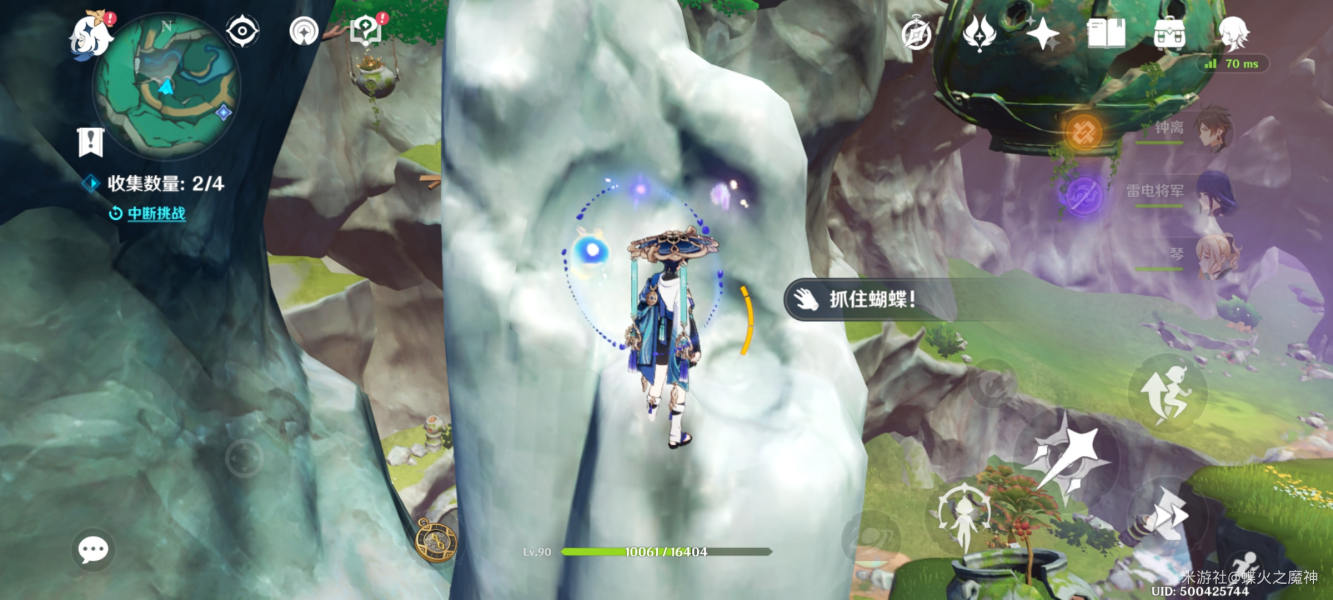Open the chat bubble button
This screenshot has width=1333, height=600.
(93, 549)
